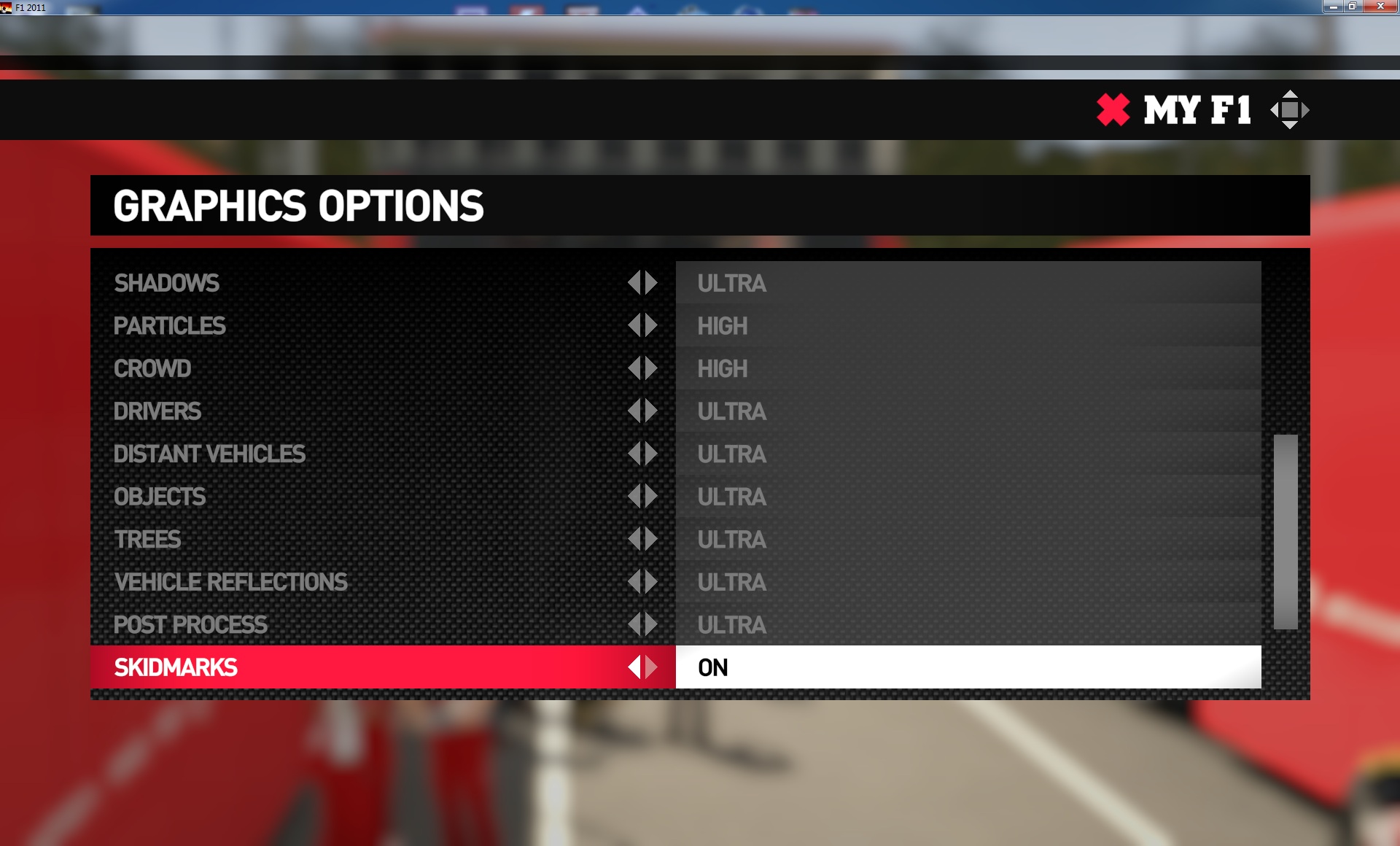Choose the Trees setting

click(147, 540)
